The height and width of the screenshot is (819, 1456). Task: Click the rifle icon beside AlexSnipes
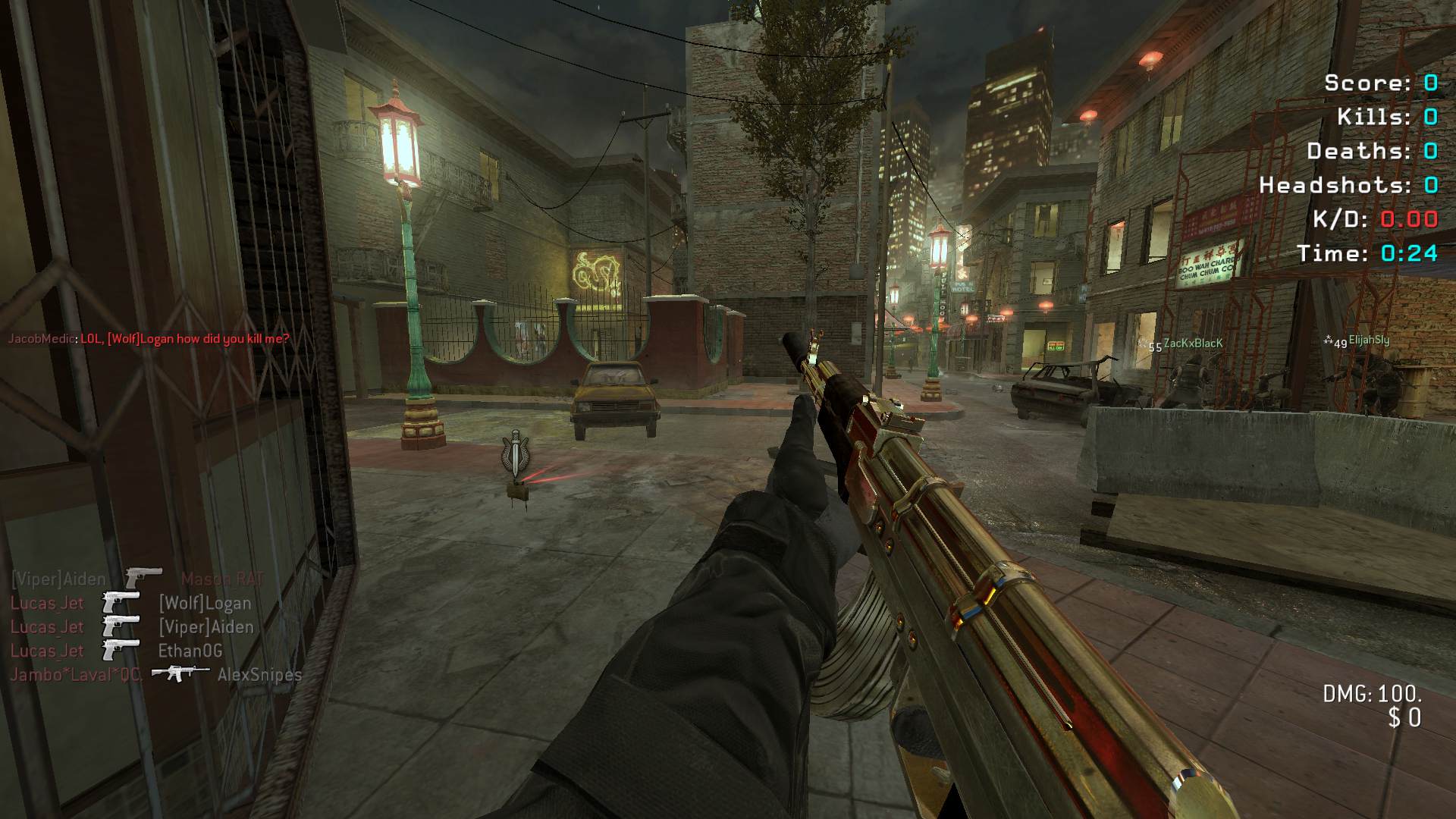coord(180,673)
